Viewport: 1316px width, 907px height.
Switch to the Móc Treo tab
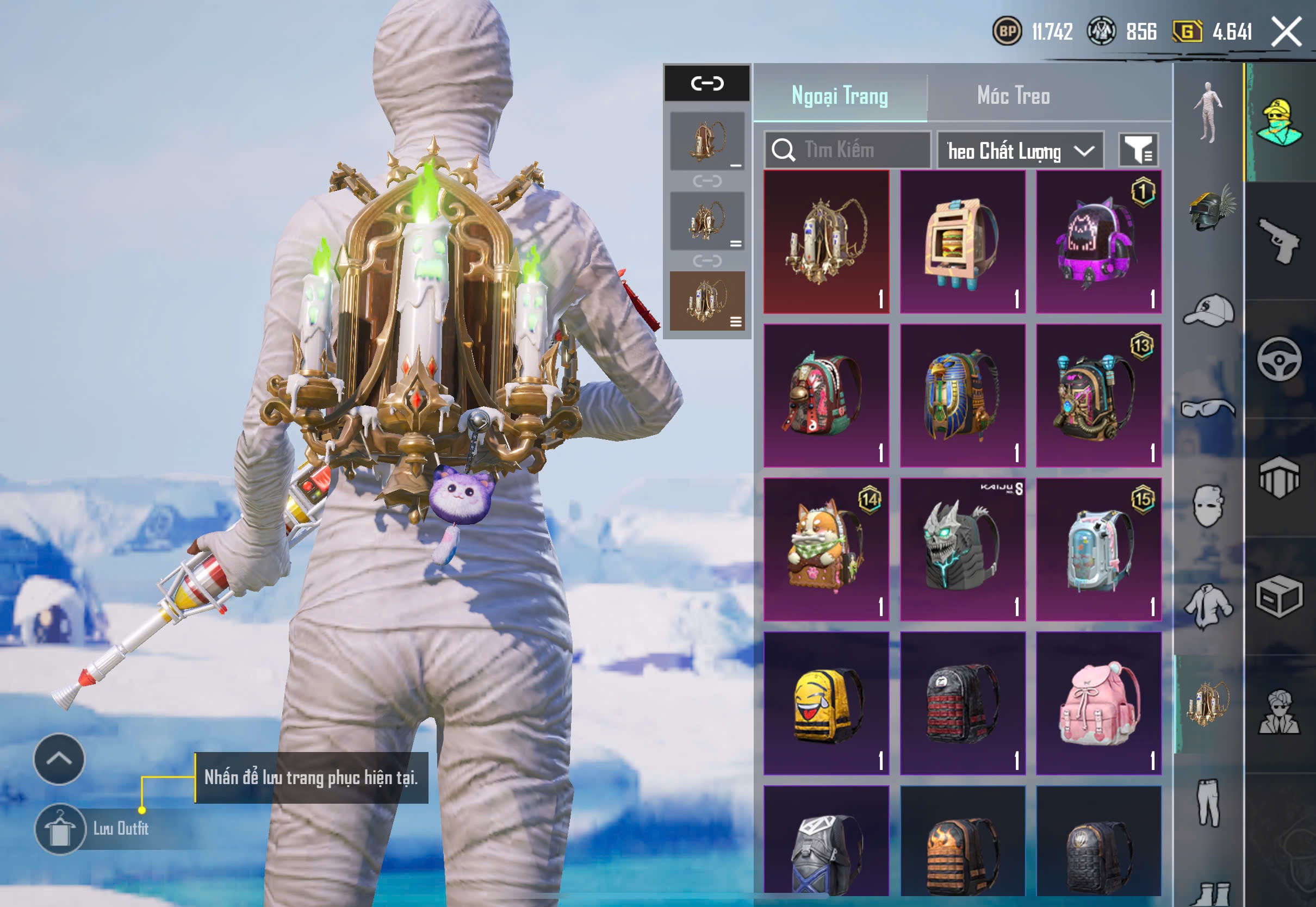(1013, 96)
